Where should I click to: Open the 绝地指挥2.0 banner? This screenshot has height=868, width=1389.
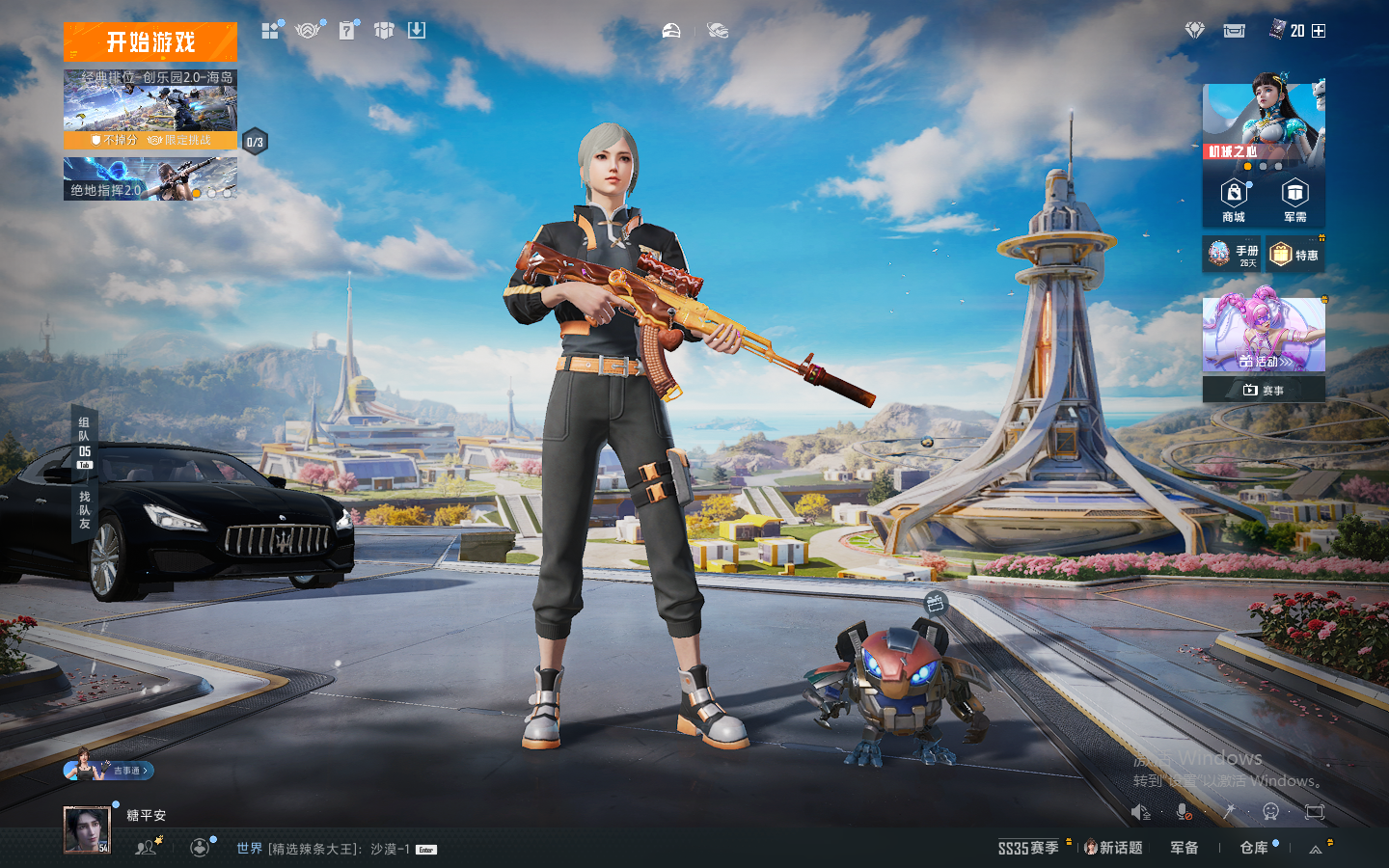pyautogui.click(x=150, y=179)
